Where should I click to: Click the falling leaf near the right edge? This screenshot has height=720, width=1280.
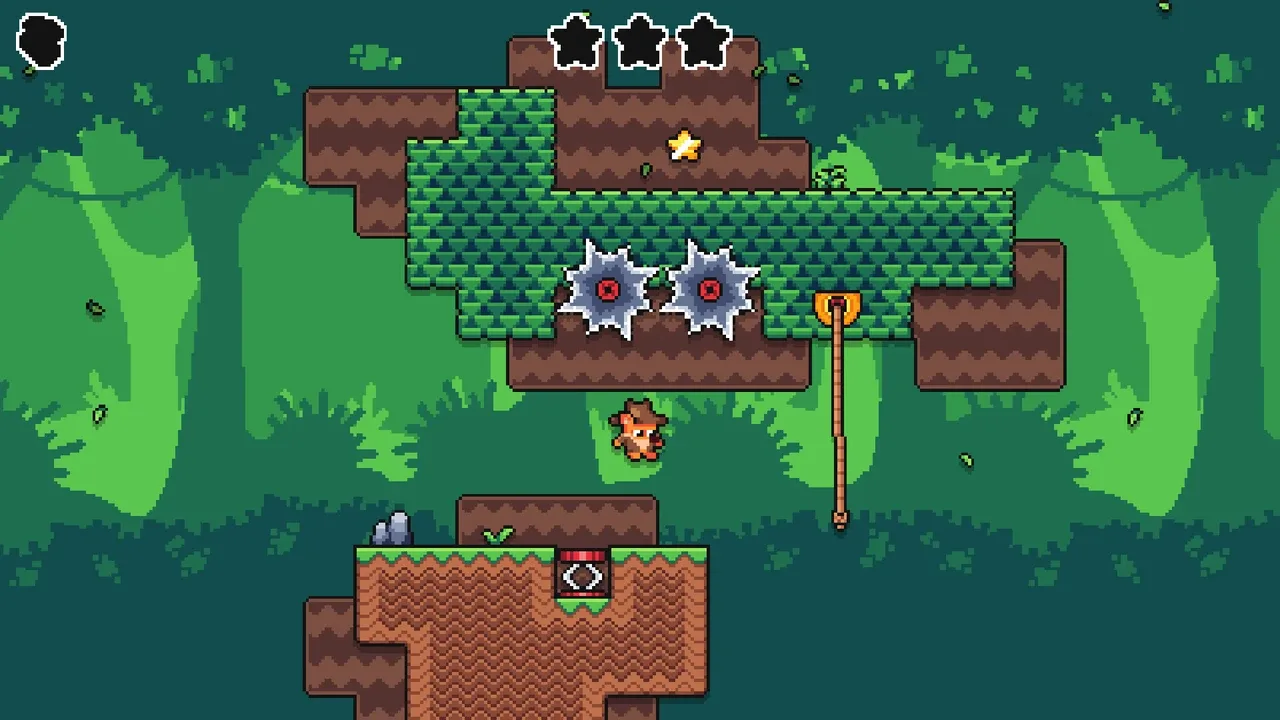(x=1135, y=416)
